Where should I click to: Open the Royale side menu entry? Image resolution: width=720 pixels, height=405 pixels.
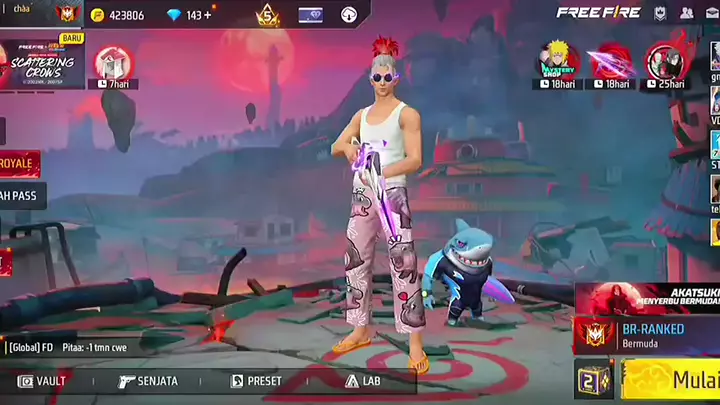click(x=18, y=163)
